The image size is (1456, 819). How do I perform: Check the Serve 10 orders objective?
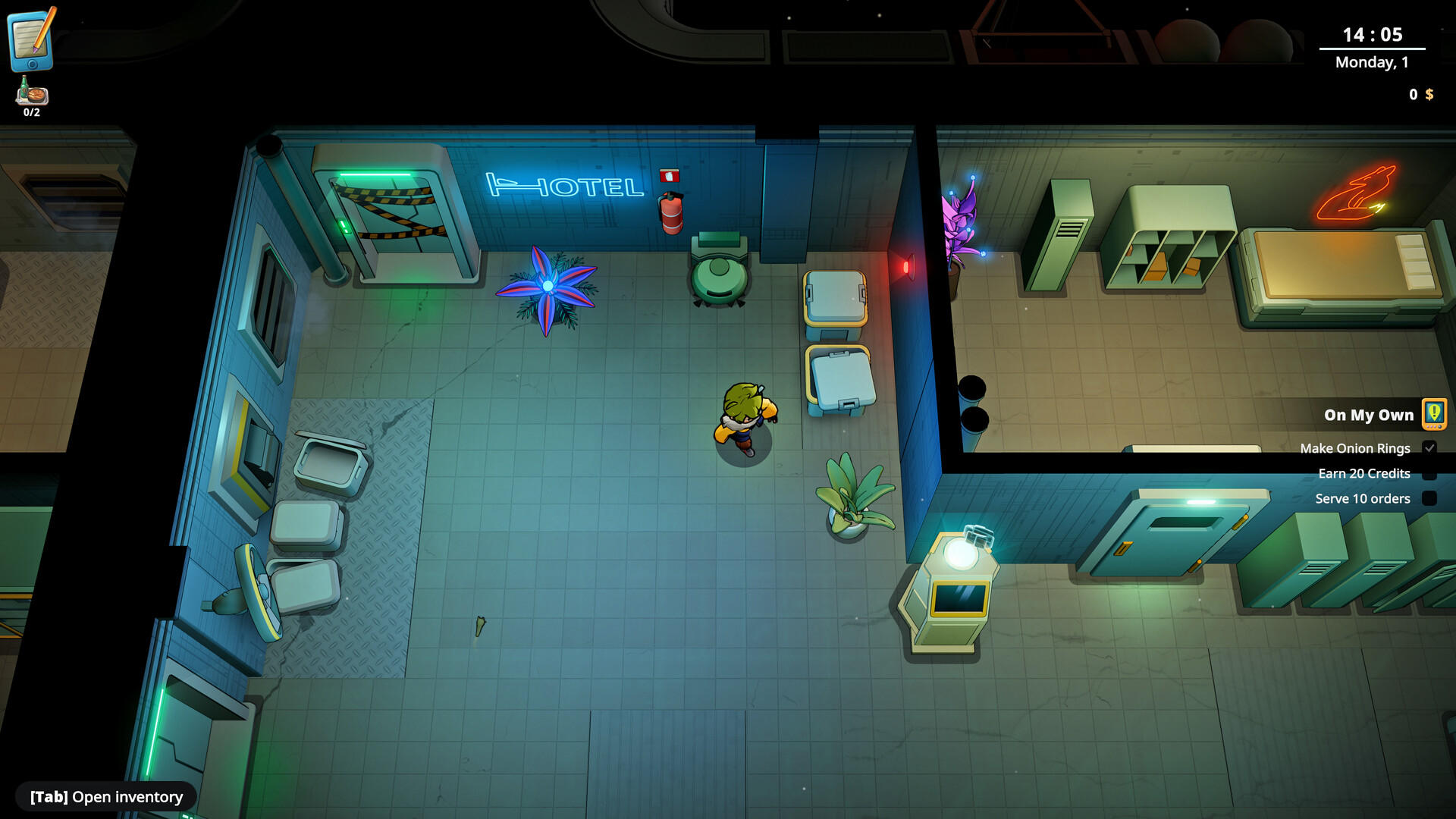[1431, 498]
